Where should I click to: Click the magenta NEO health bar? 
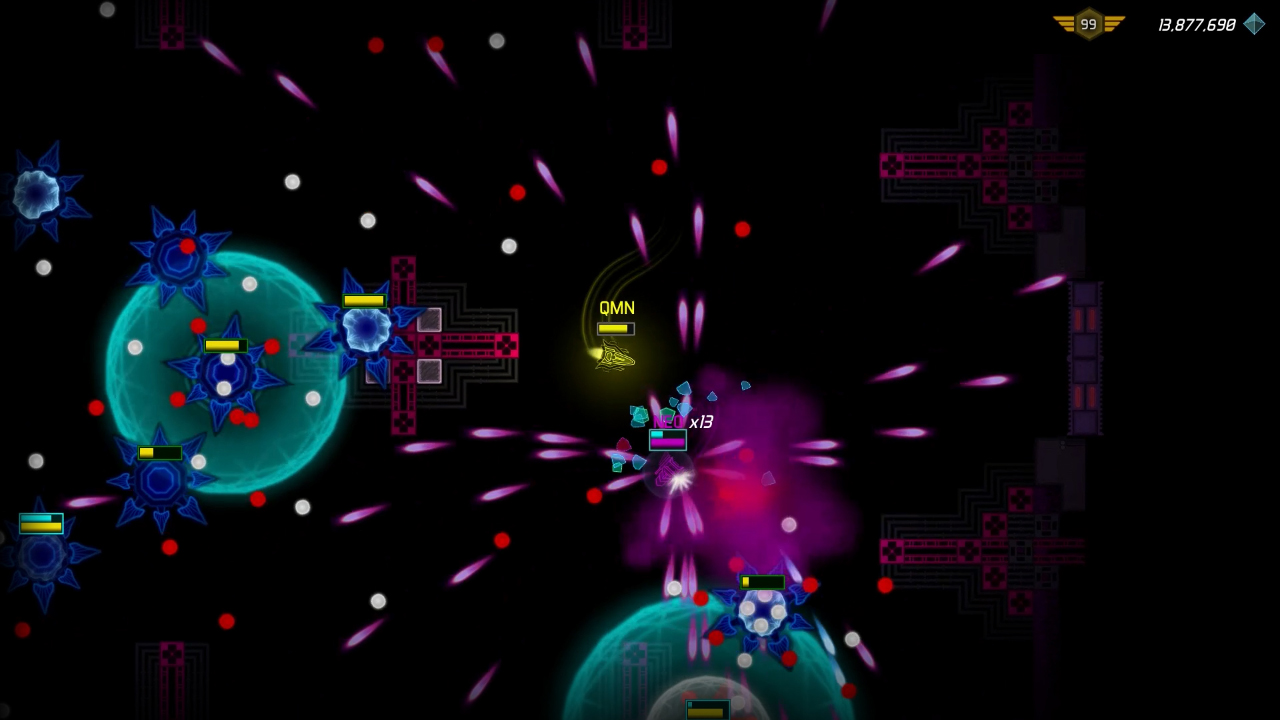667,440
